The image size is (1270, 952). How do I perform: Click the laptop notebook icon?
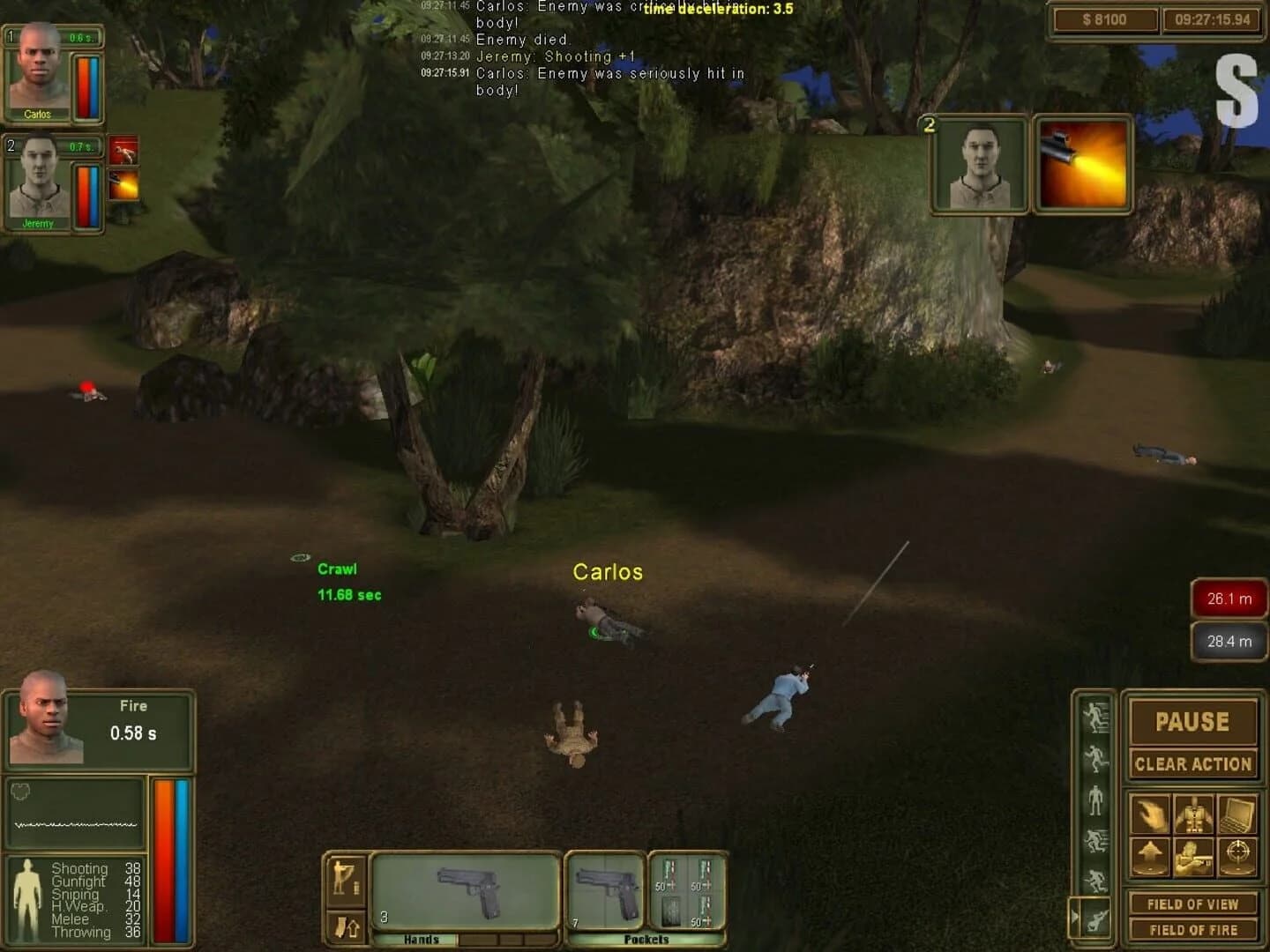tap(1236, 814)
